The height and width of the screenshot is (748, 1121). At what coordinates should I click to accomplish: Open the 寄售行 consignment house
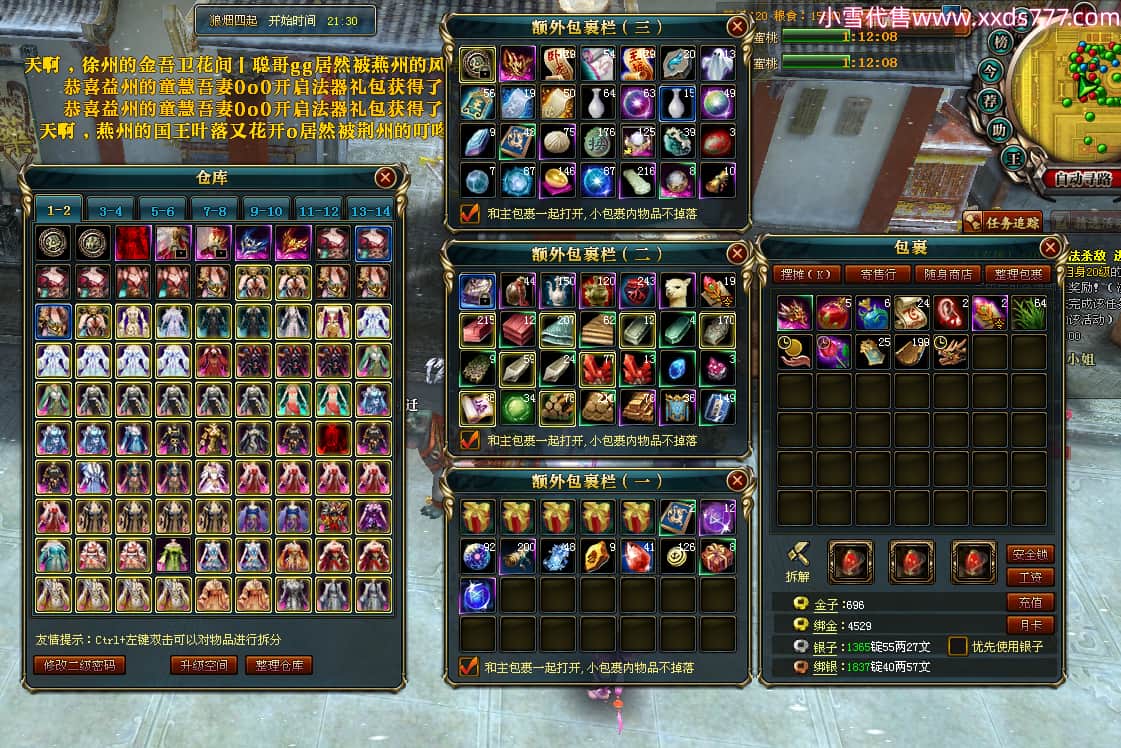tap(877, 274)
